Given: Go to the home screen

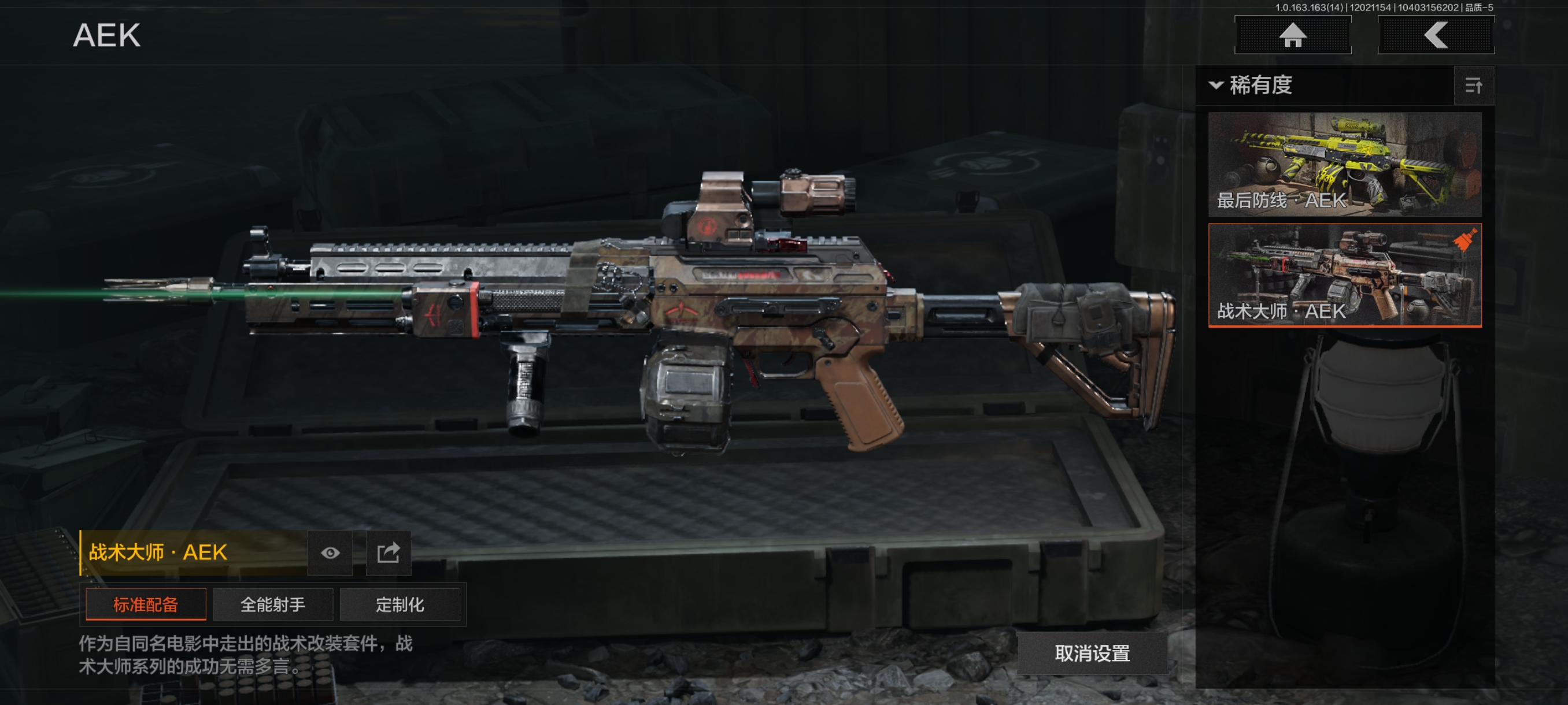Looking at the screenshot, I should point(1292,35).
